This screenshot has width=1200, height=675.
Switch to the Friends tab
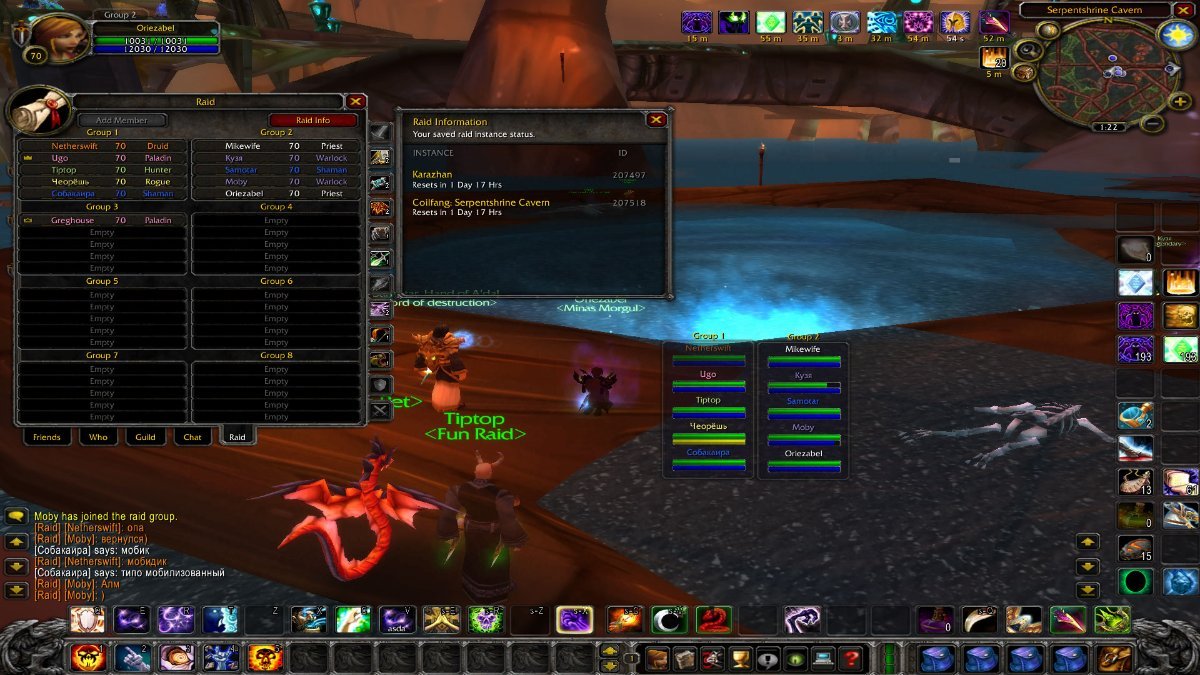click(x=46, y=437)
